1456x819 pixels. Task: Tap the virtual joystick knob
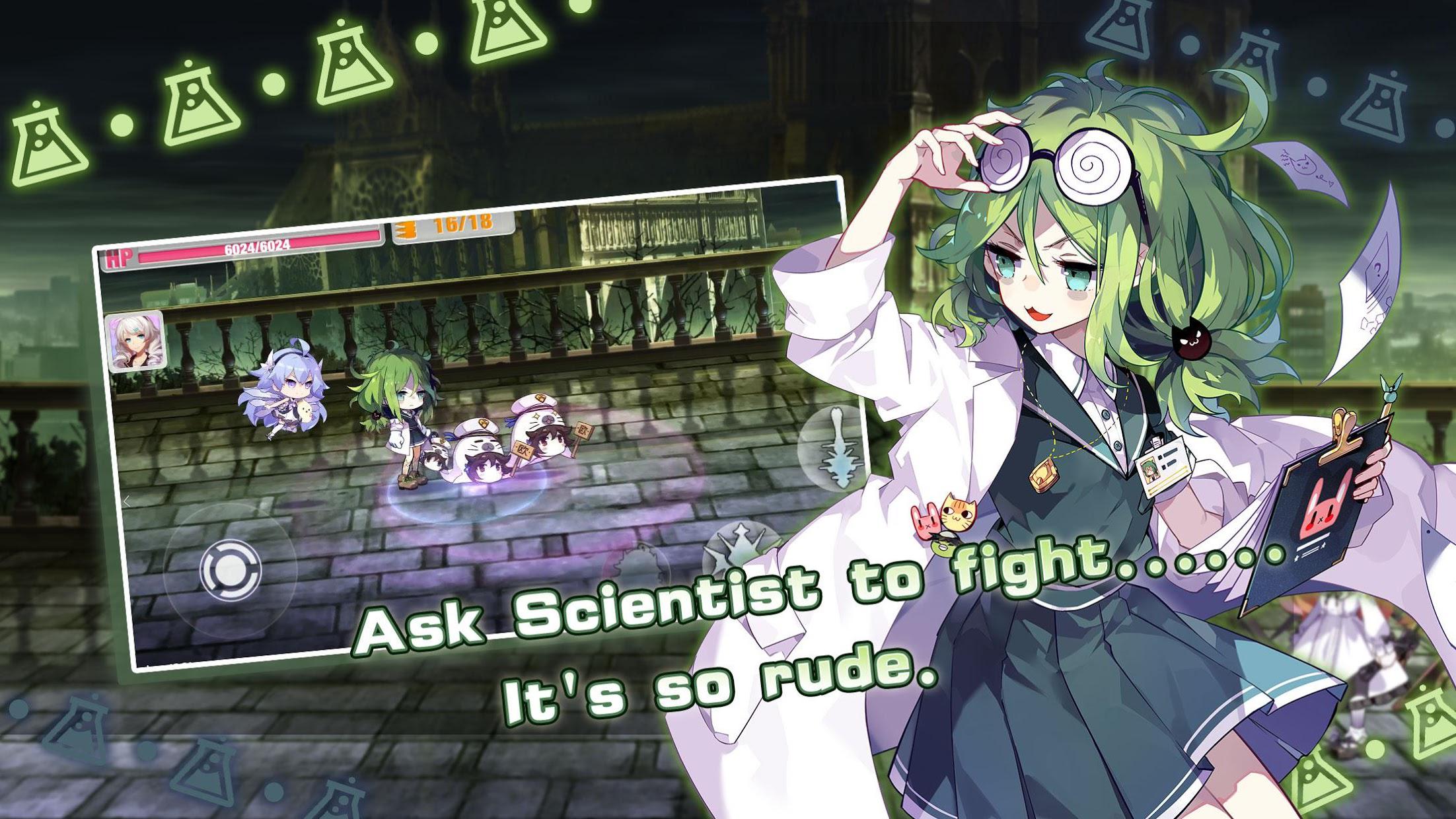point(230,569)
